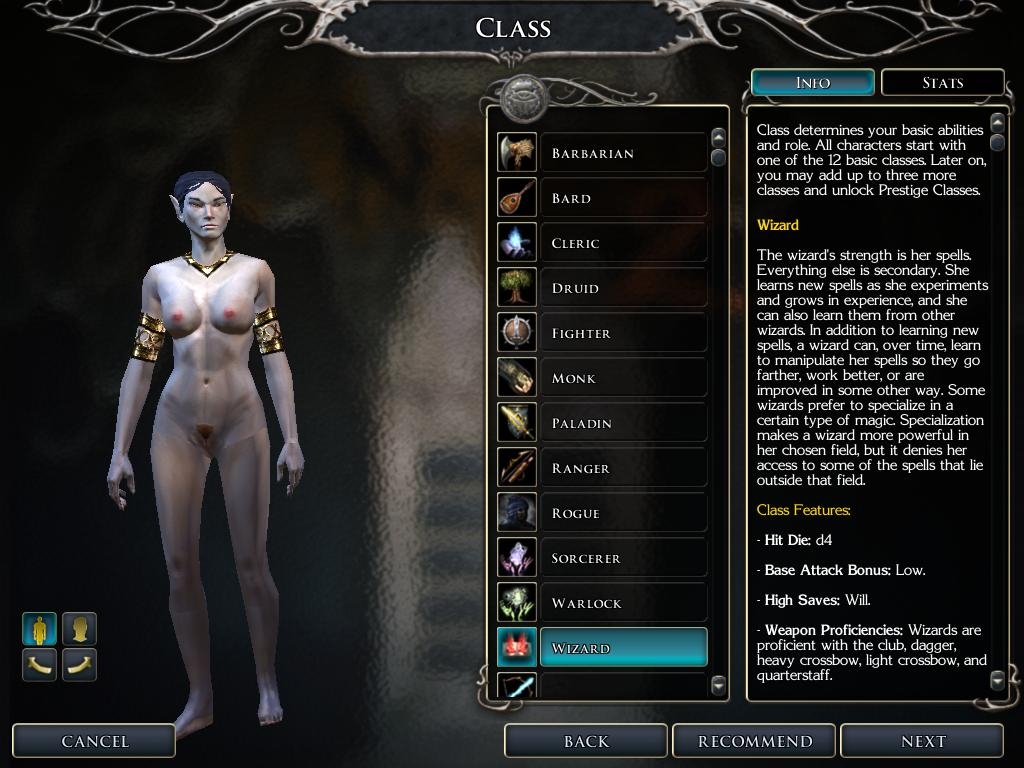This screenshot has height=768, width=1024.
Task: Go Back to the previous step
Action: click(586, 741)
